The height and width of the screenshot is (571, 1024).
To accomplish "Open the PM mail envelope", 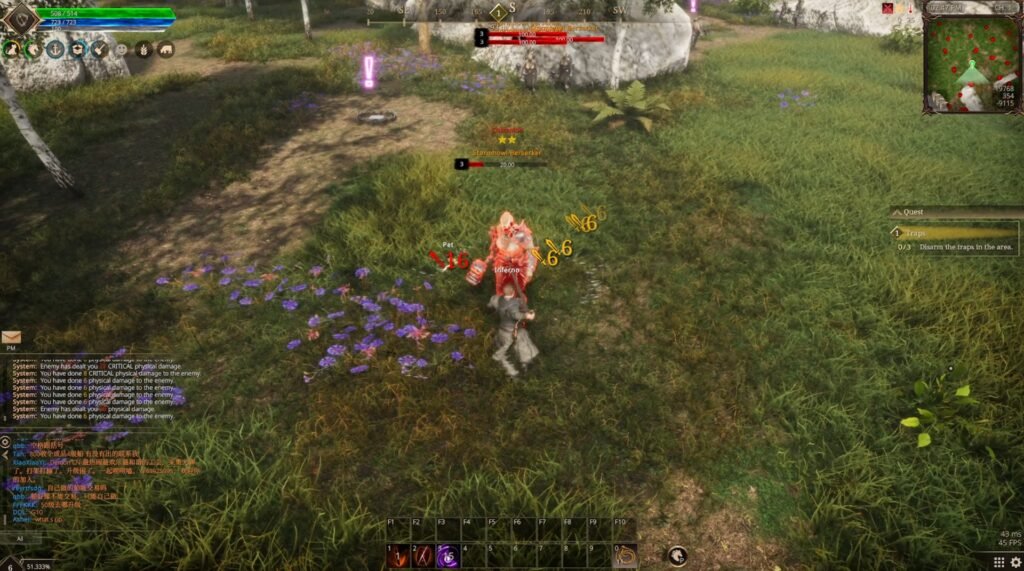I will [11, 337].
